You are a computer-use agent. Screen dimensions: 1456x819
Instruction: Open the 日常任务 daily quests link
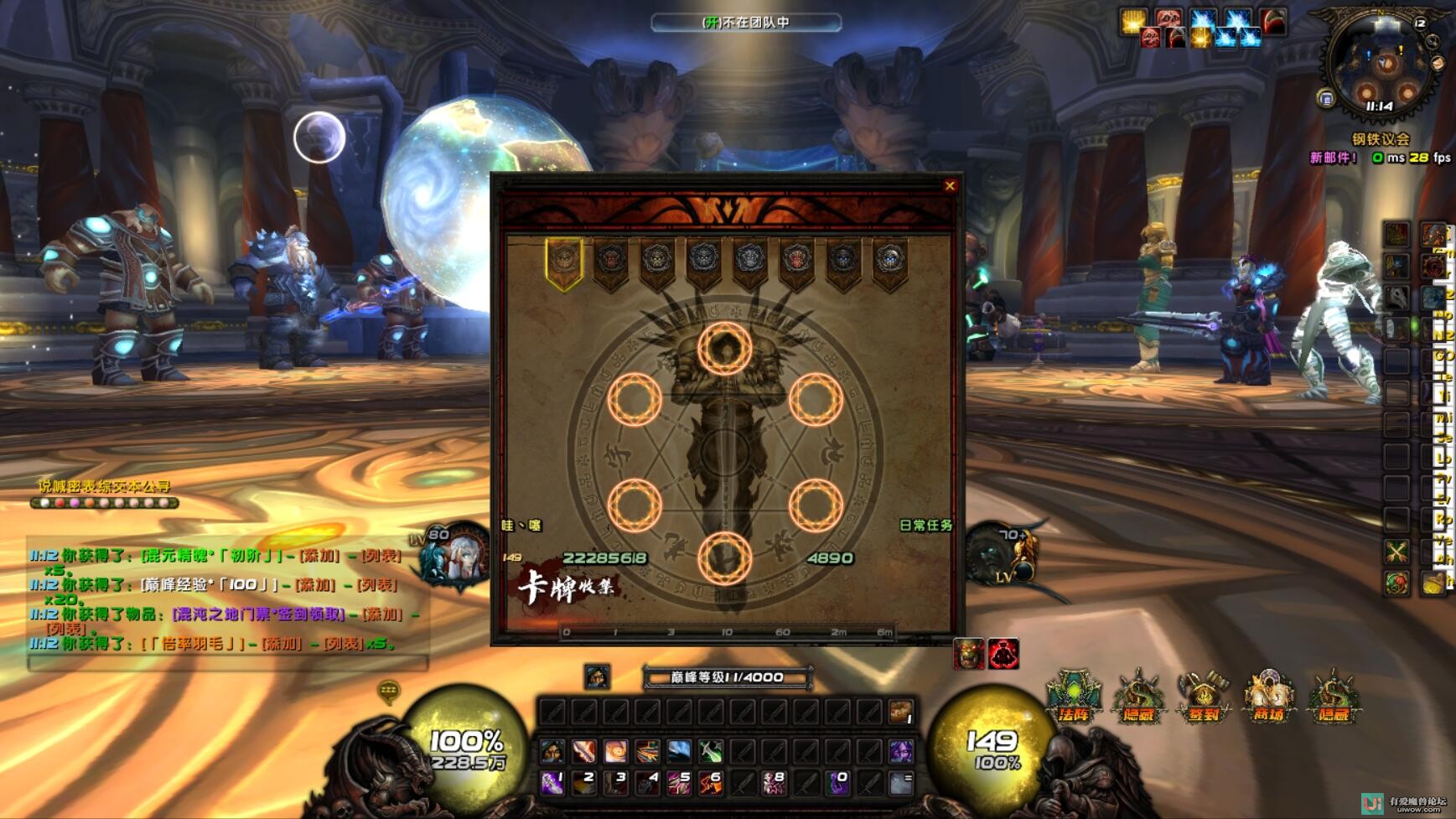pos(925,526)
